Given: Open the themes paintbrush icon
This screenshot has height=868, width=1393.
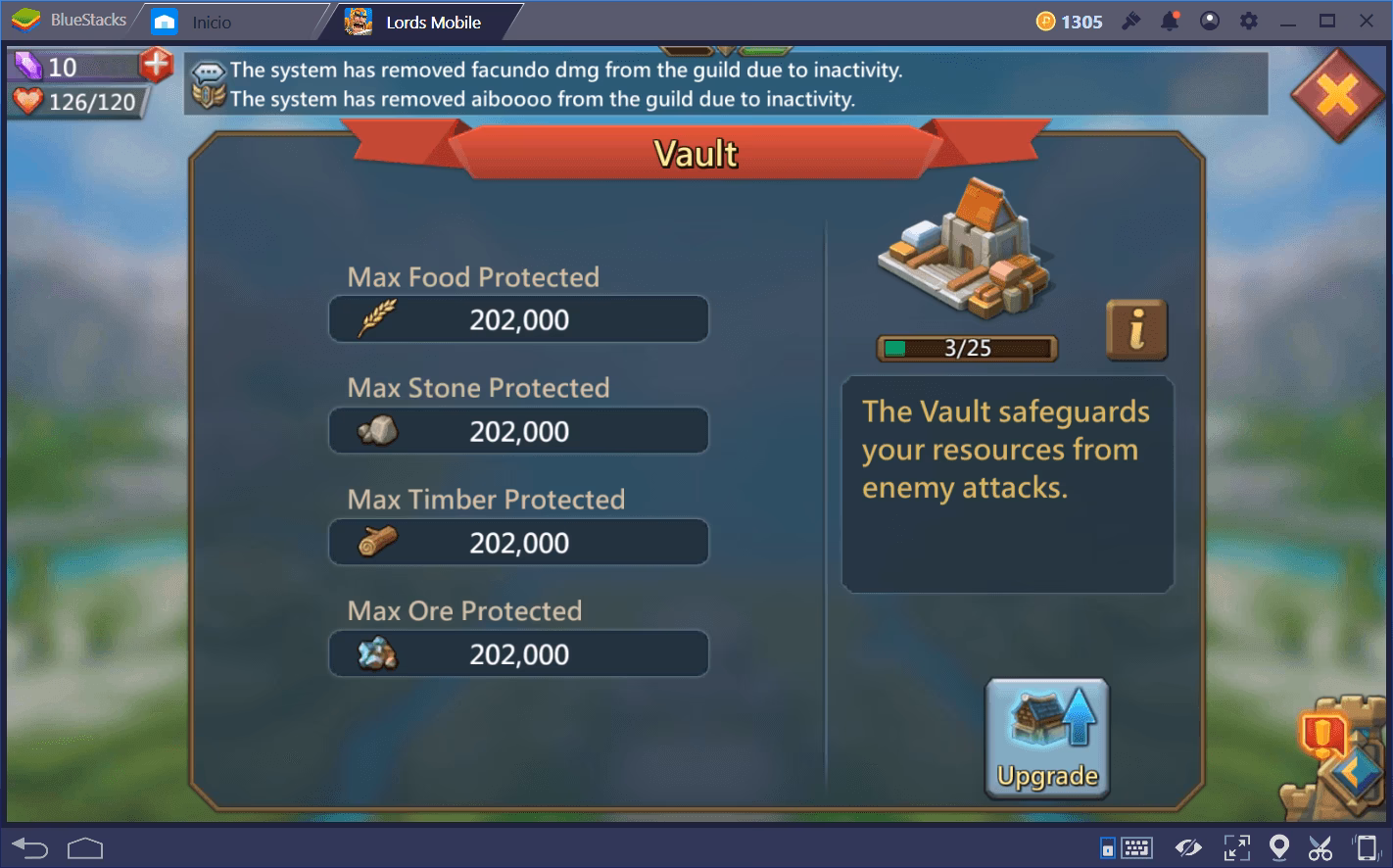Looking at the screenshot, I should coord(1131,20).
